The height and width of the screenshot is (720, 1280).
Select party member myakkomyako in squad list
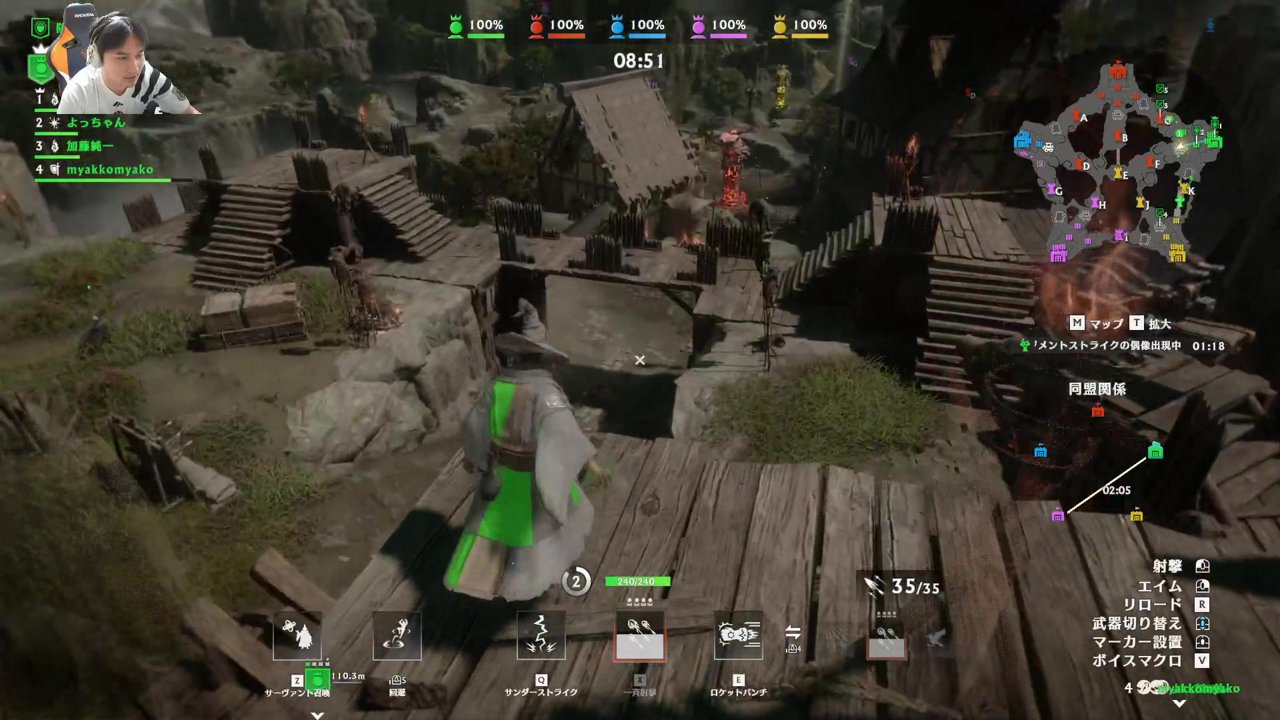coord(109,170)
